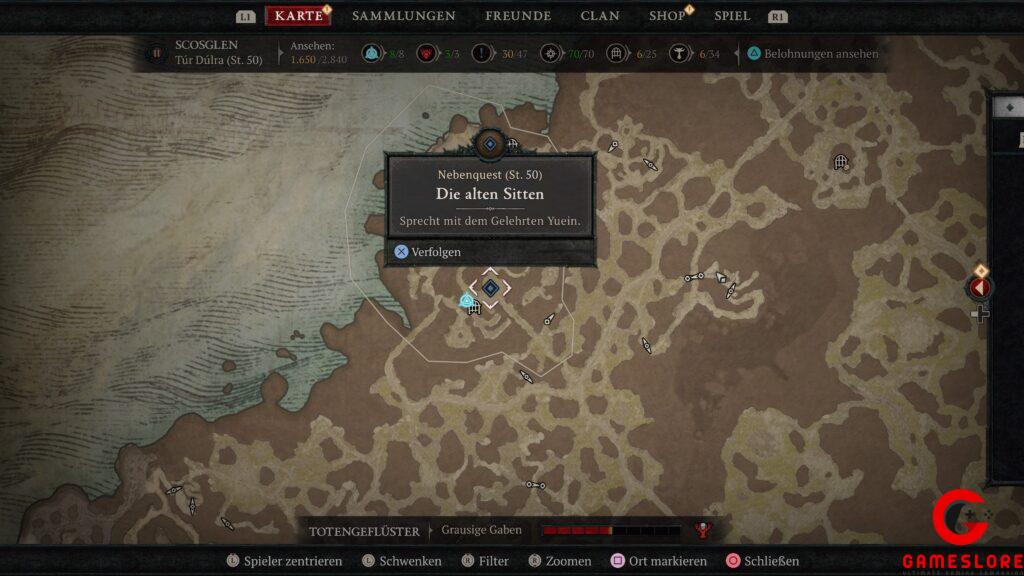Open the Shop tab
The height and width of the screenshot is (576, 1024).
(667, 16)
